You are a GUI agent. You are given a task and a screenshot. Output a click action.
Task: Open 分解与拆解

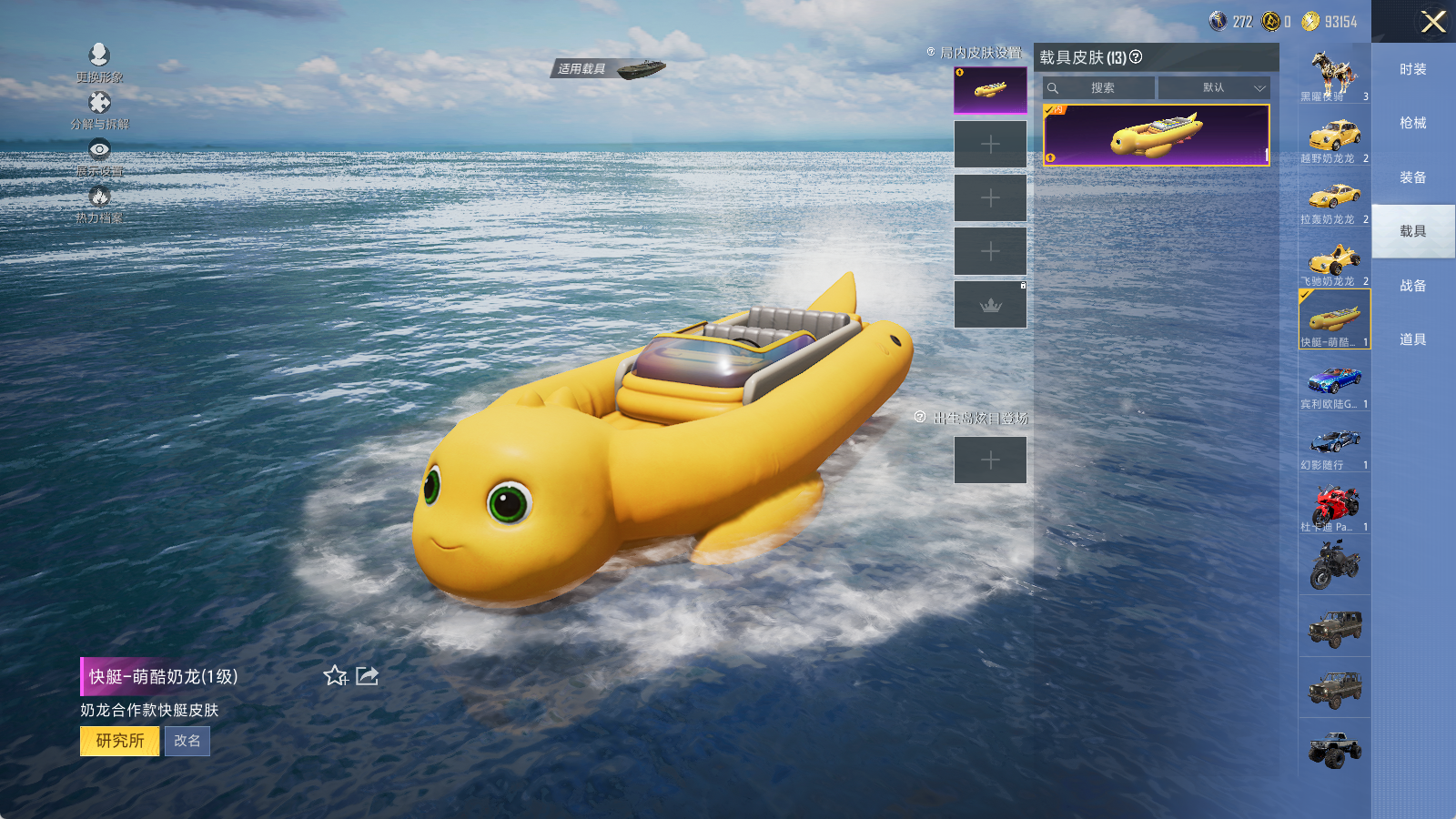(x=99, y=104)
